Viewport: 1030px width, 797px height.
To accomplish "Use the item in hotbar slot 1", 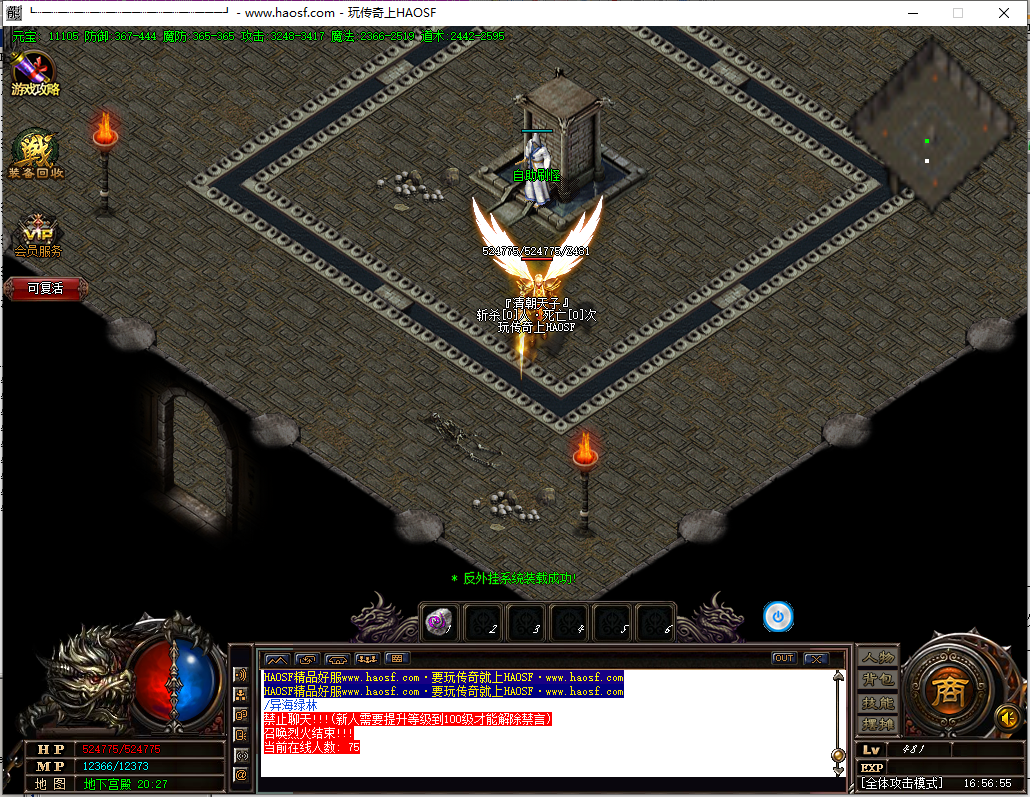I will coord(439,621).
